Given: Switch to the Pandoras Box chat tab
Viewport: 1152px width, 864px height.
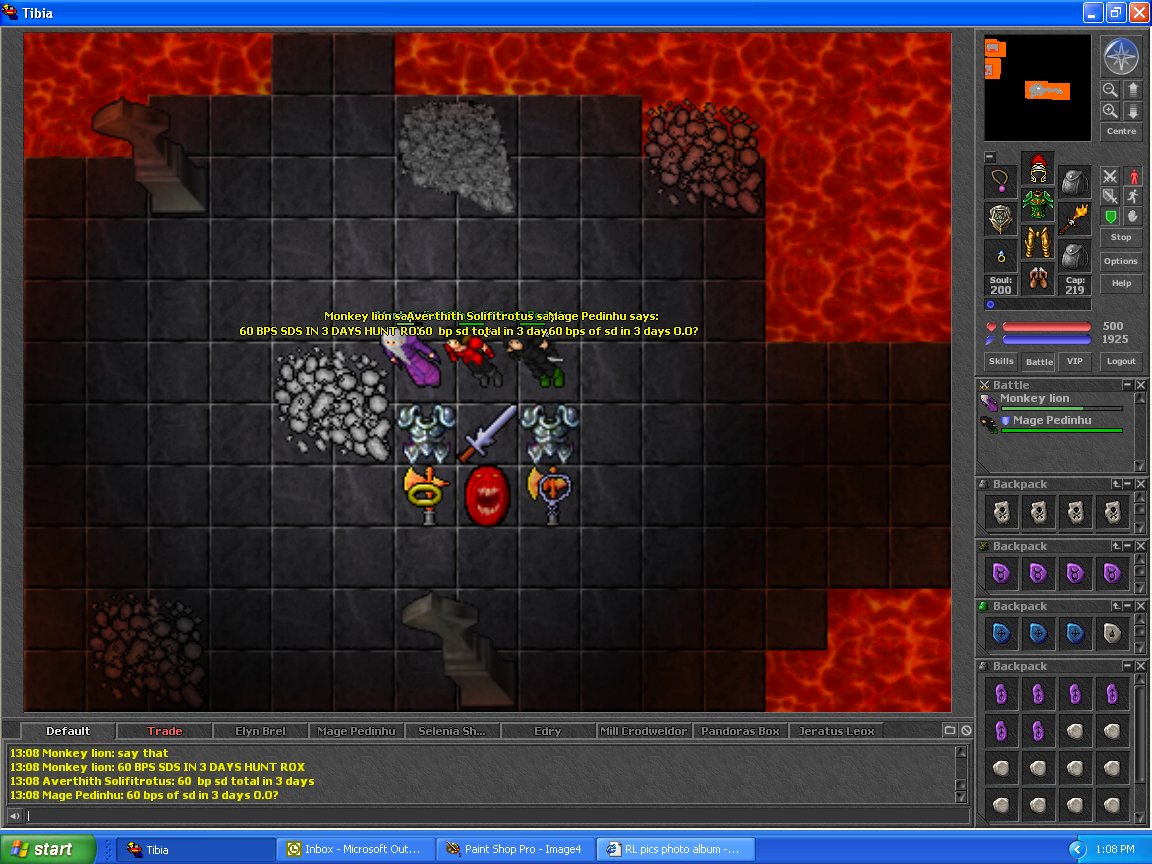Looking at the screenshot, I should tap(740, 731).
